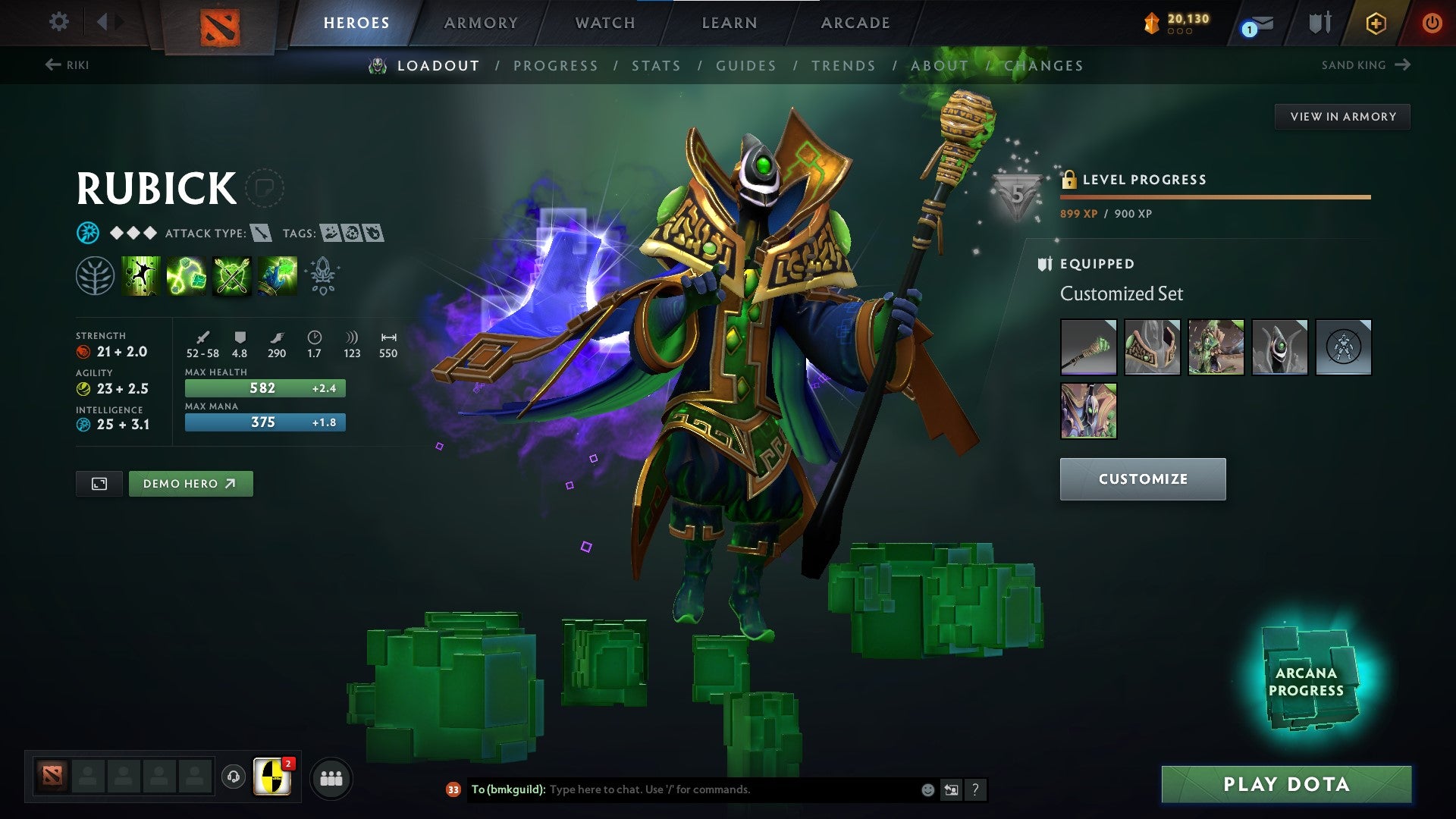Open the headset voice chat icon
Screen dimensions: 1456x819
click(x=234, y=777)
